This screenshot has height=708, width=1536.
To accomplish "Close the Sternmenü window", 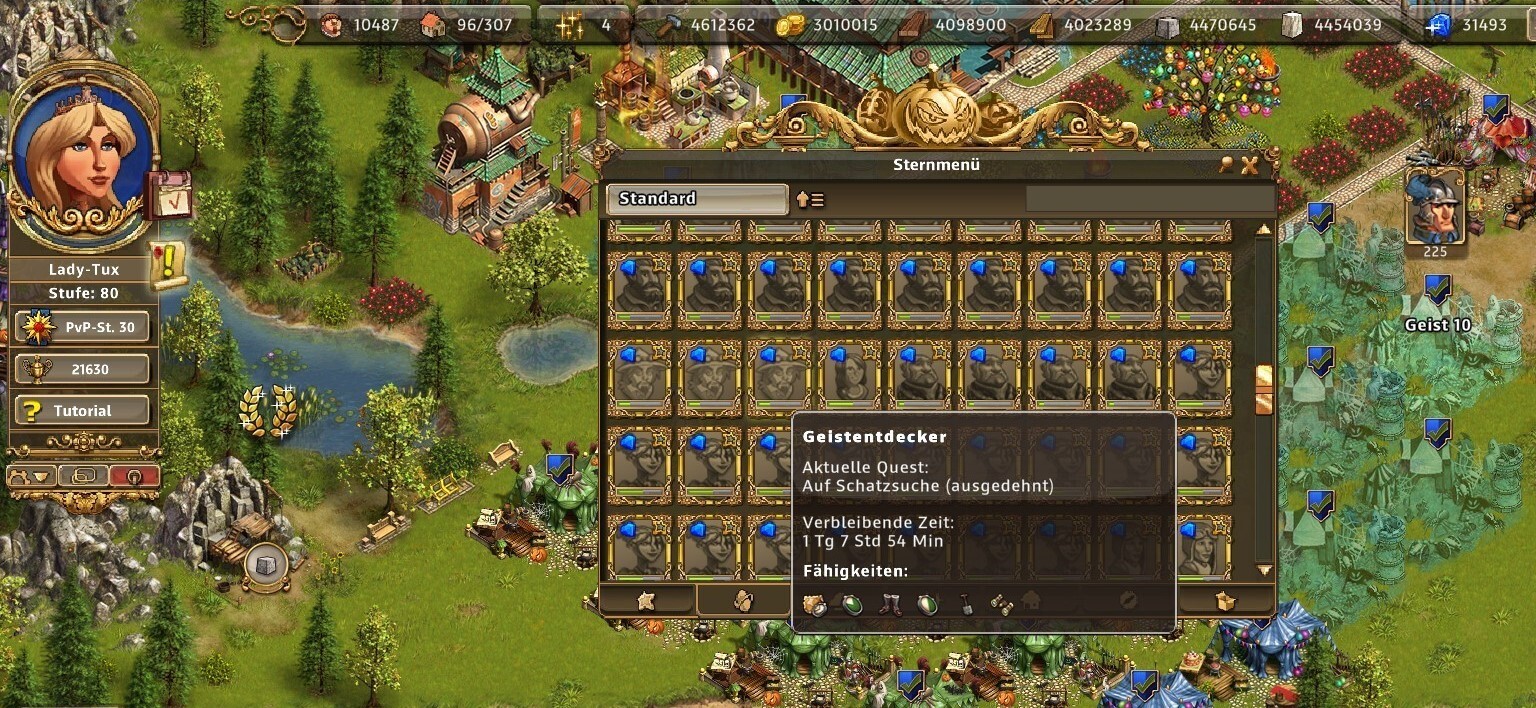I will pos(1250,166).
